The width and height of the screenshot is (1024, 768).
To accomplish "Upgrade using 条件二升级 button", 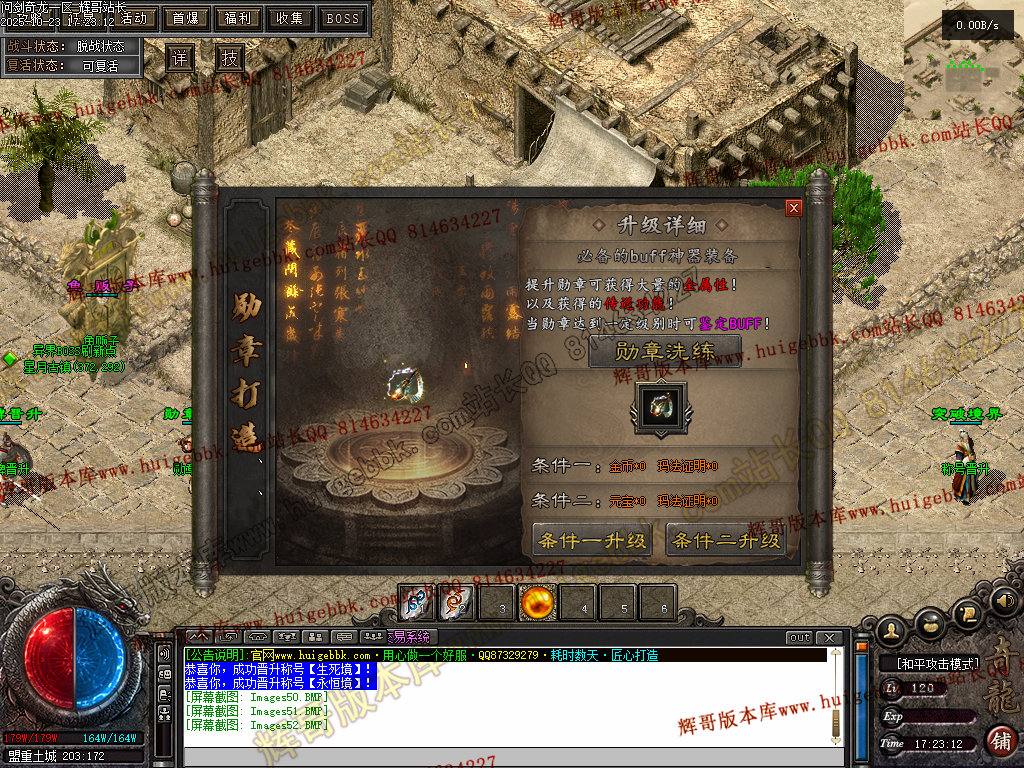I will click(726, 541).
